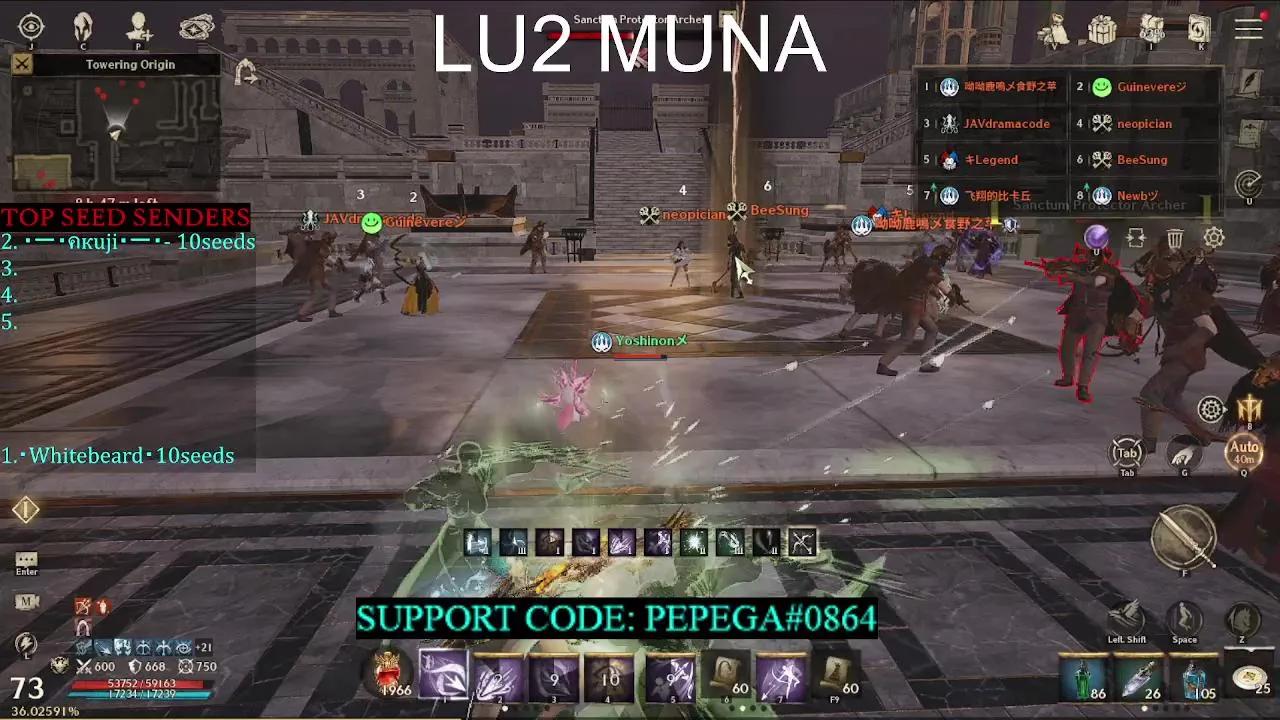Image resolution: width=1280 pixels, height=720 pixels.
Task: Click the expand arrows icon near the trash can
Action: [x=1137, y=238]
